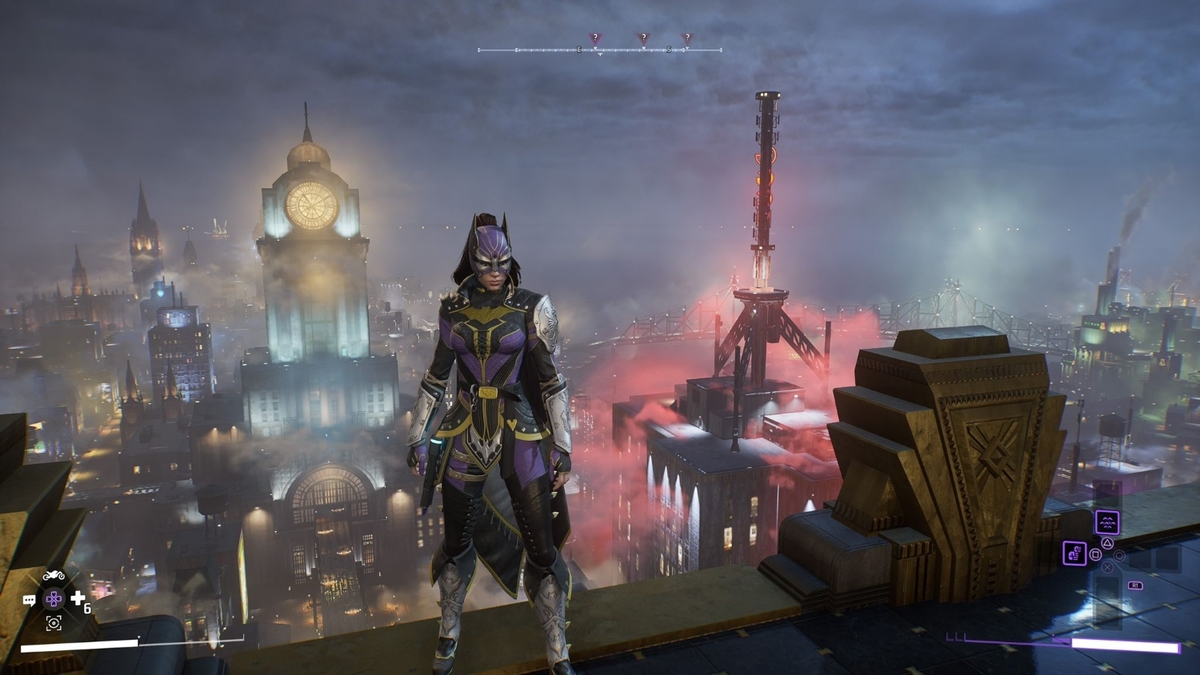The width and height of the screenshot is (1200, 675).
Task: Use the health pack plus icon
Action: pos(77,598)
